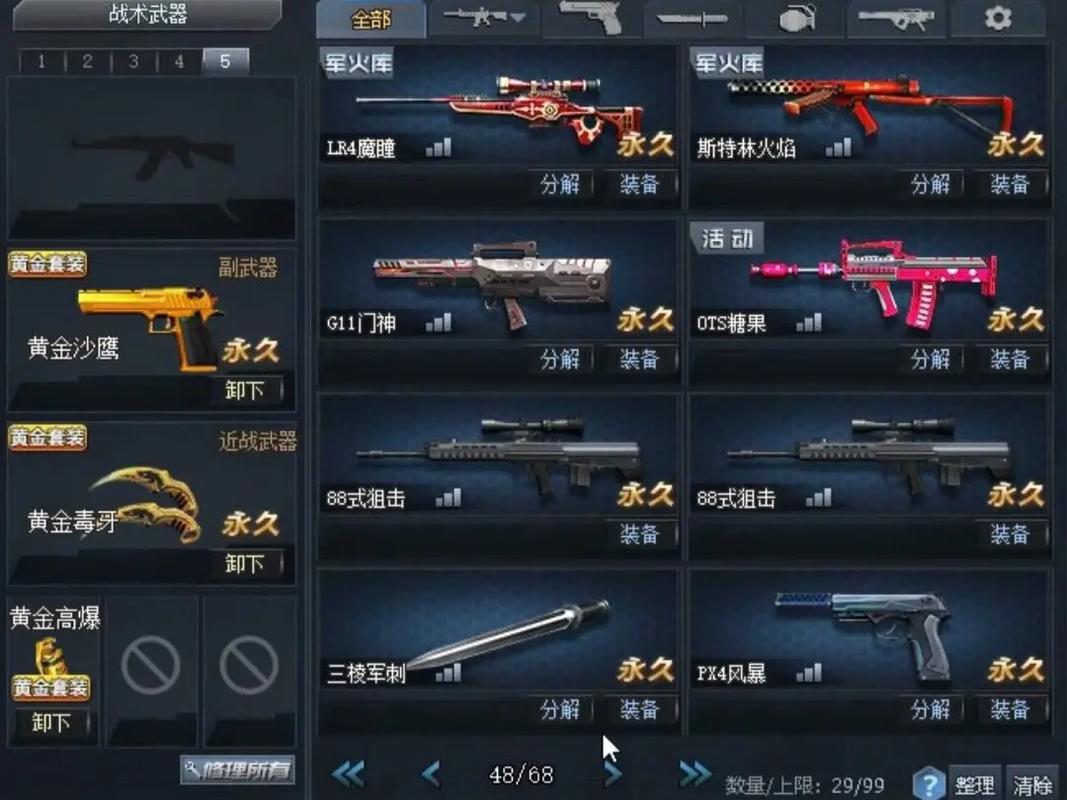Open the gear settings tab

pyautogui.click(x=997, y=18)
